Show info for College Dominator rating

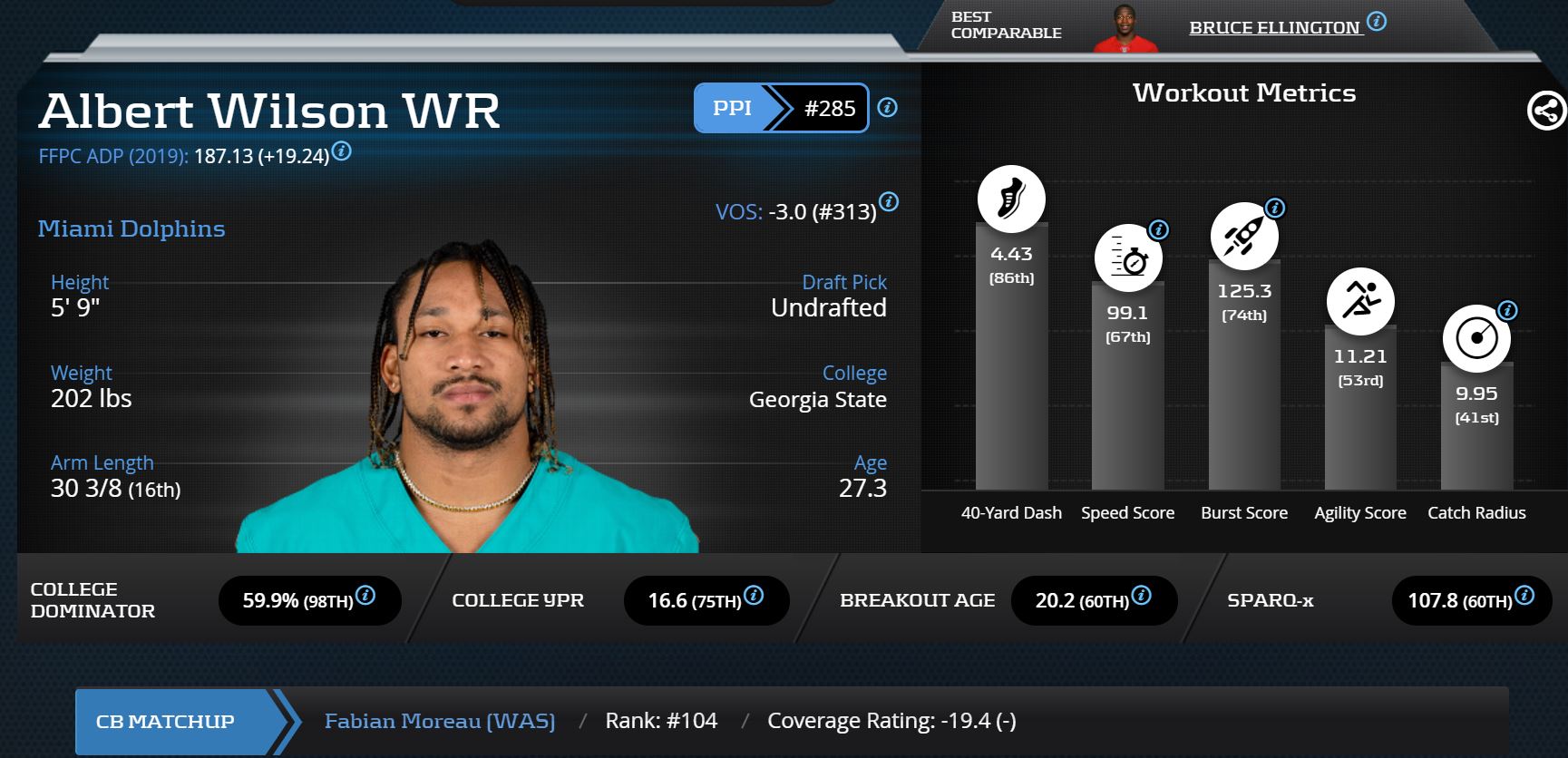pos(365,596)
